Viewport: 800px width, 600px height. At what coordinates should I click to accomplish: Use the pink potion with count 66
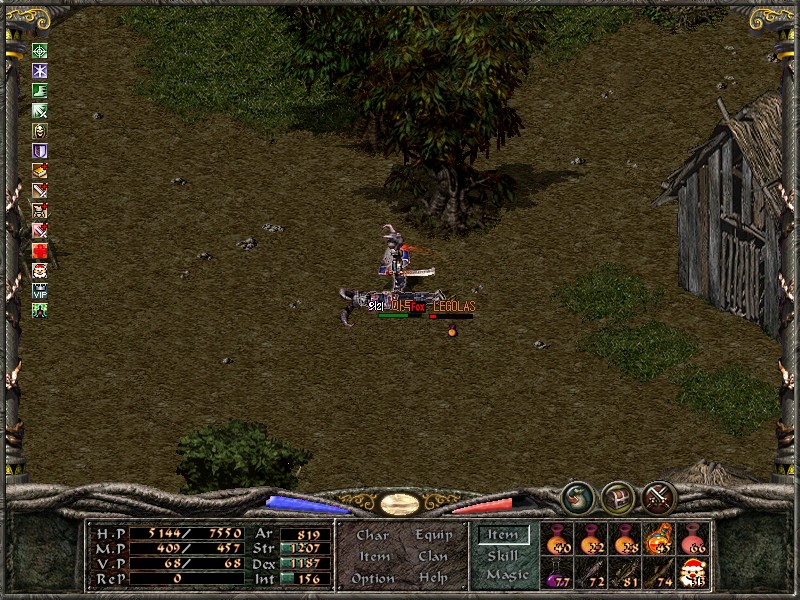[x=693, y=539]
